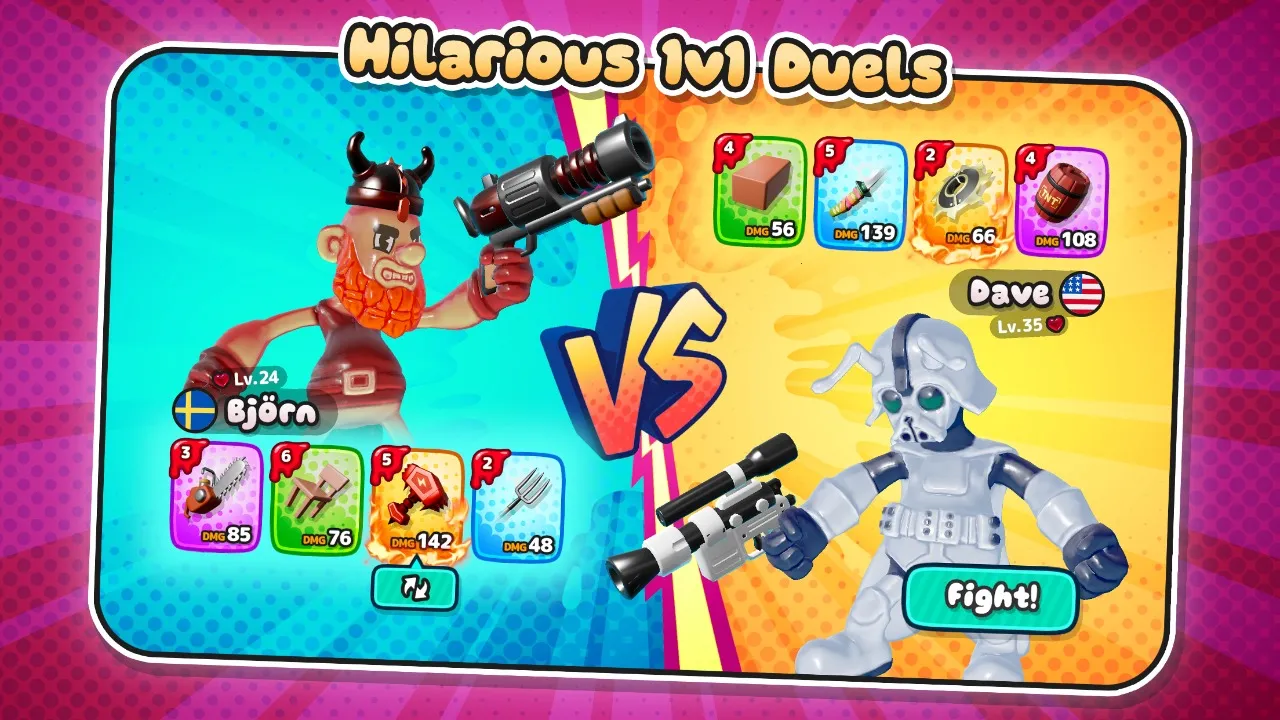Select Björn's Lv.24 health badge

[246, 377]
